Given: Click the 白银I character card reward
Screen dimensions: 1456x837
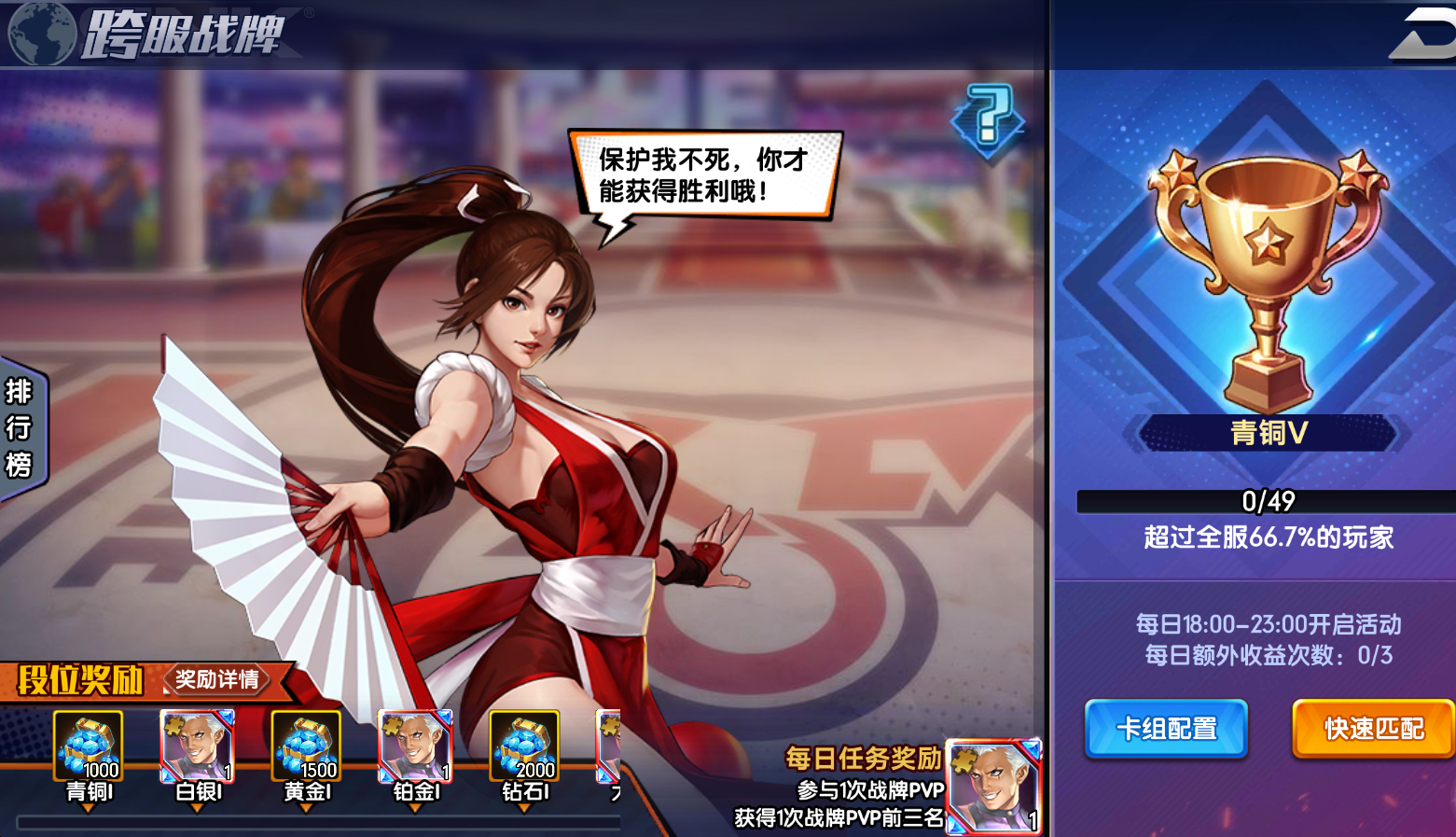Looking at the screenshot, I should coord(195,744).
